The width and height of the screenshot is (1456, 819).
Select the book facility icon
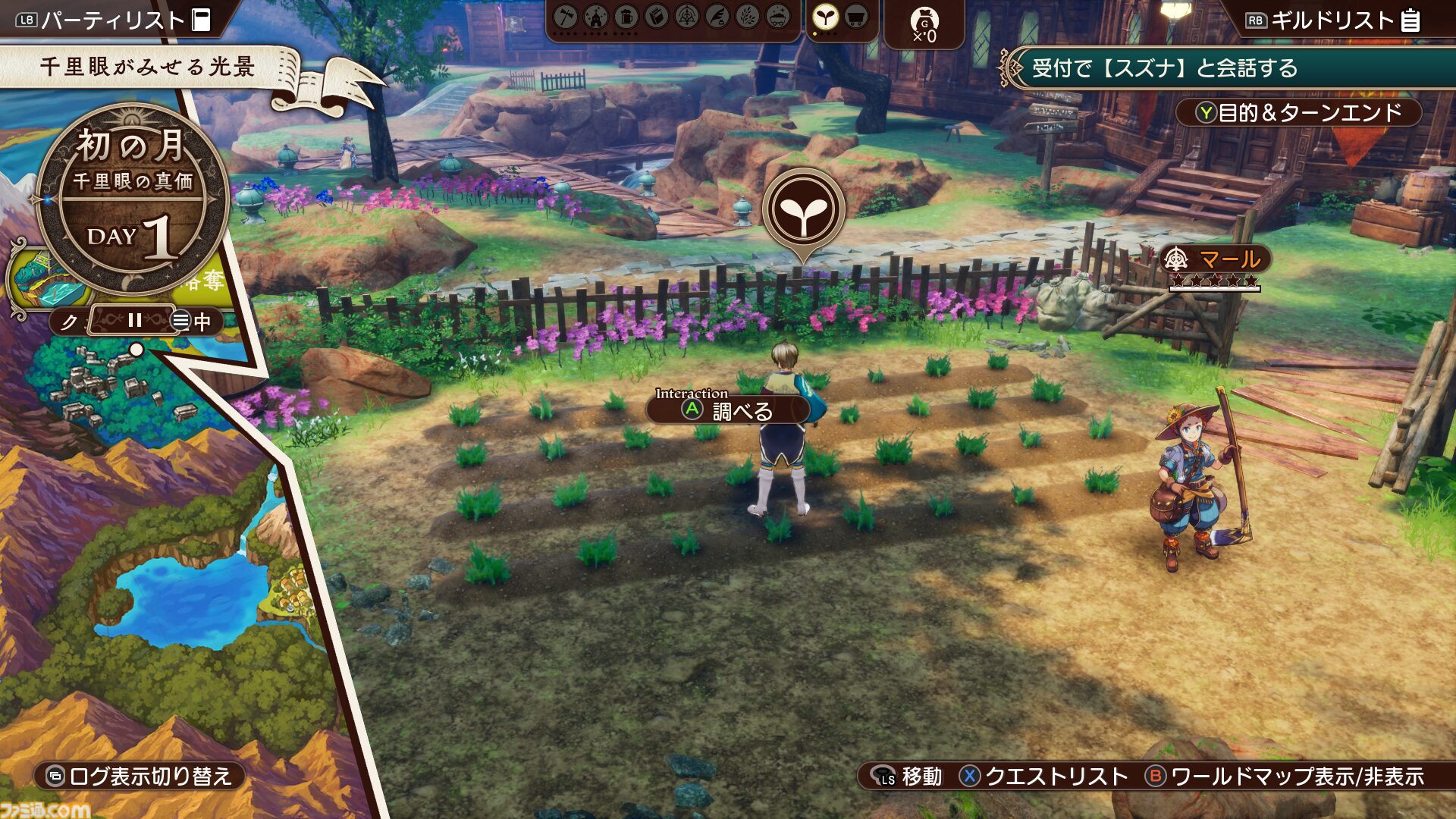coord(657,17)
